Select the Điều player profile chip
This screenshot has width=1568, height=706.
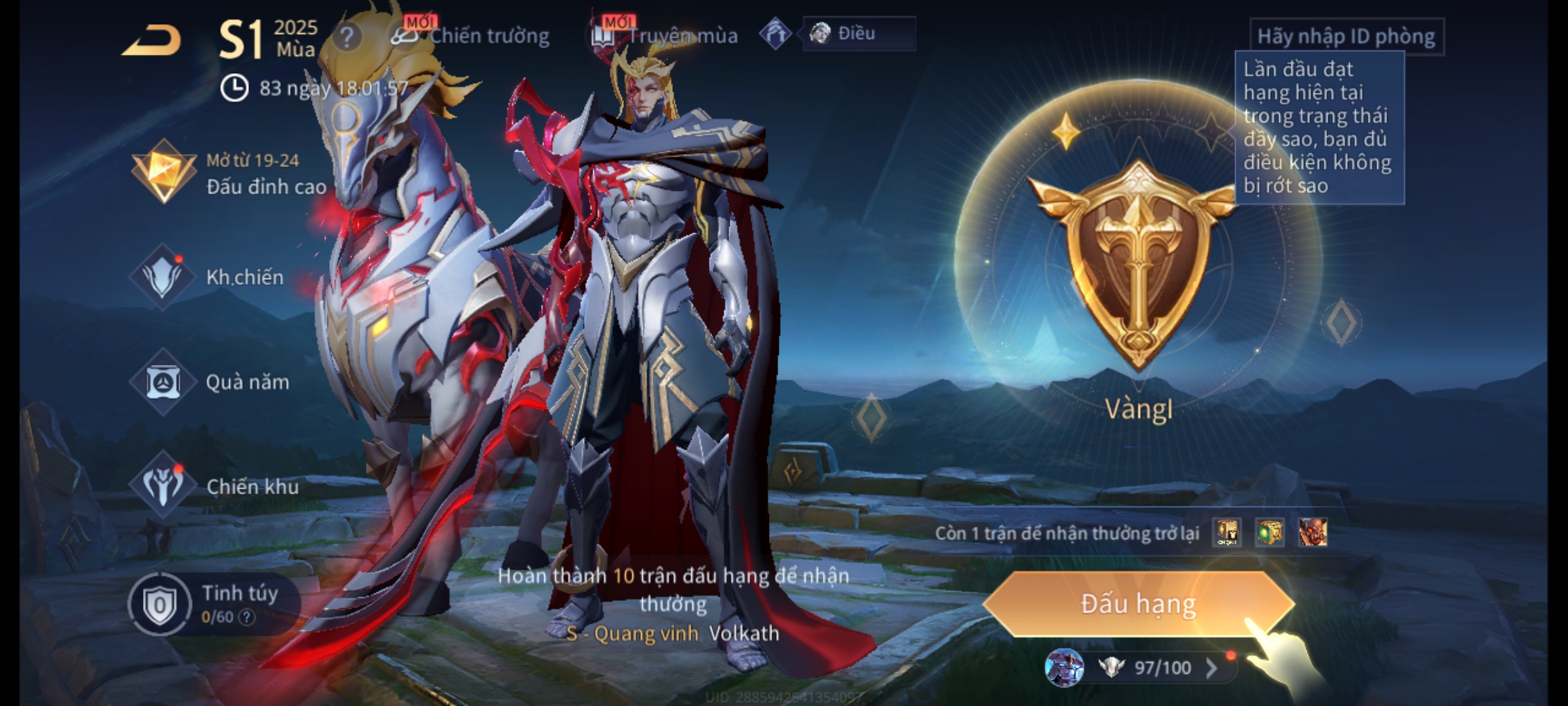pos(857,33)
